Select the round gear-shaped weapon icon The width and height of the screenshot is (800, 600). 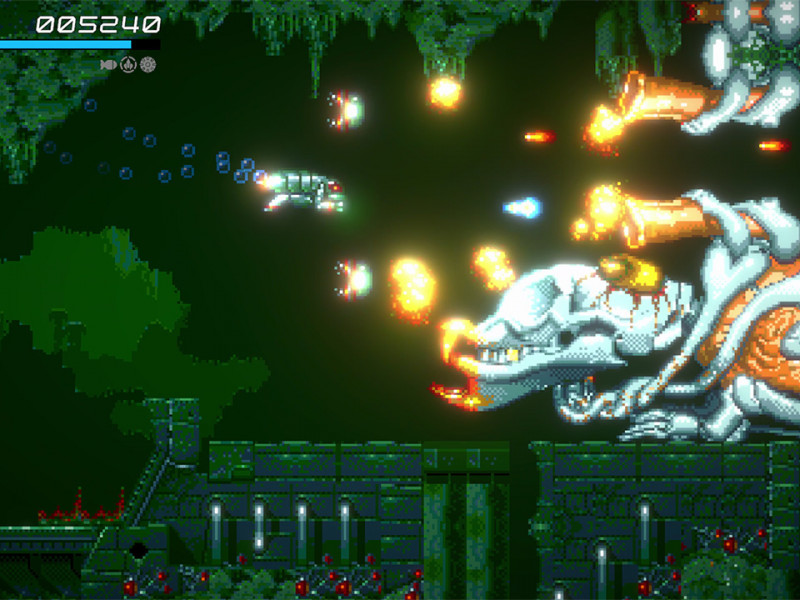[x=148, y=65]
